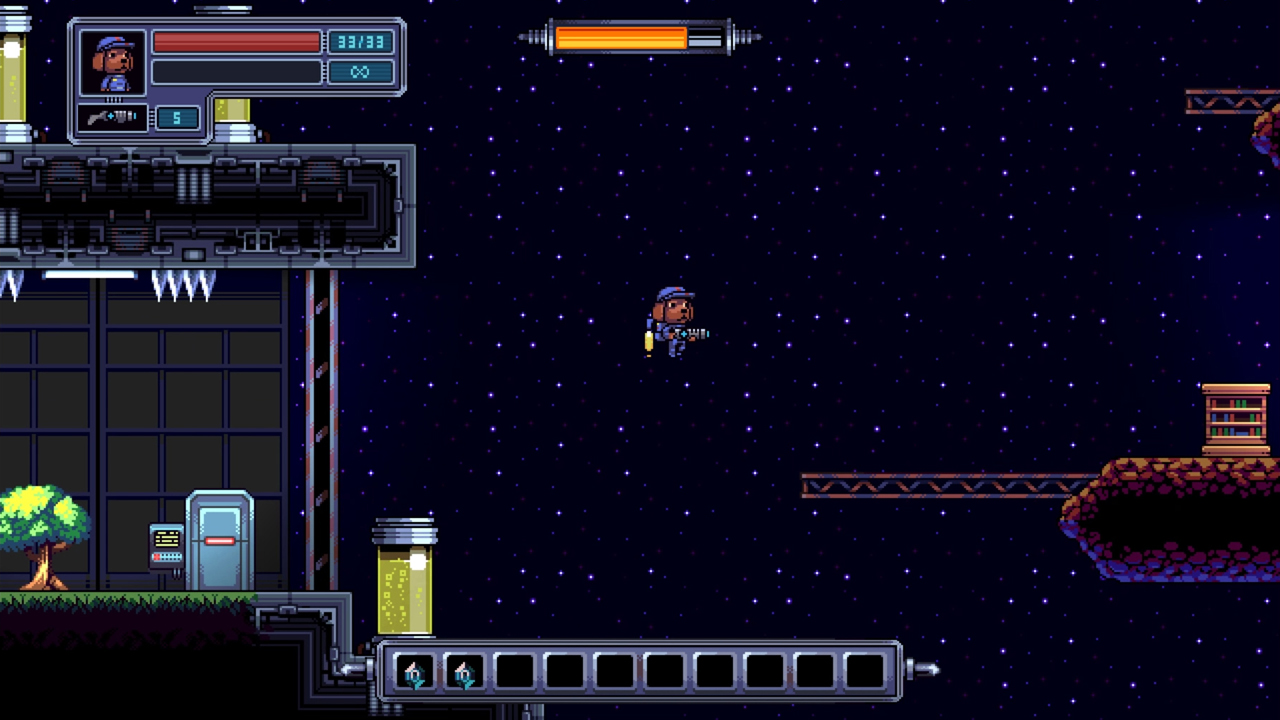The height and width of the screenshot is (720, 1280).
Task: Click the empty blue energy bar below health
Action: (237, 71)
